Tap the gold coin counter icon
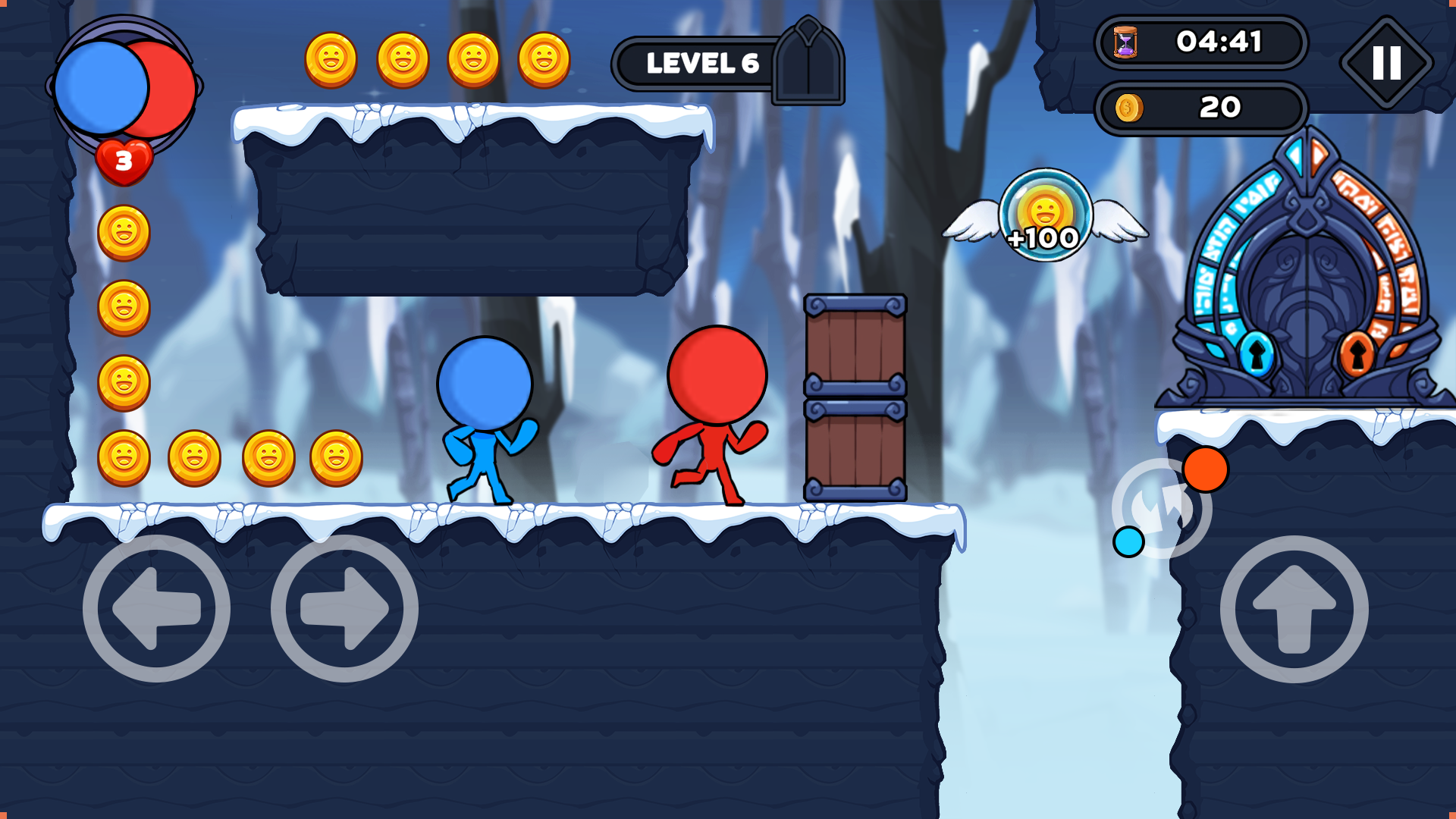The height and width of the screenshot is (819, 1456). 1128,108
